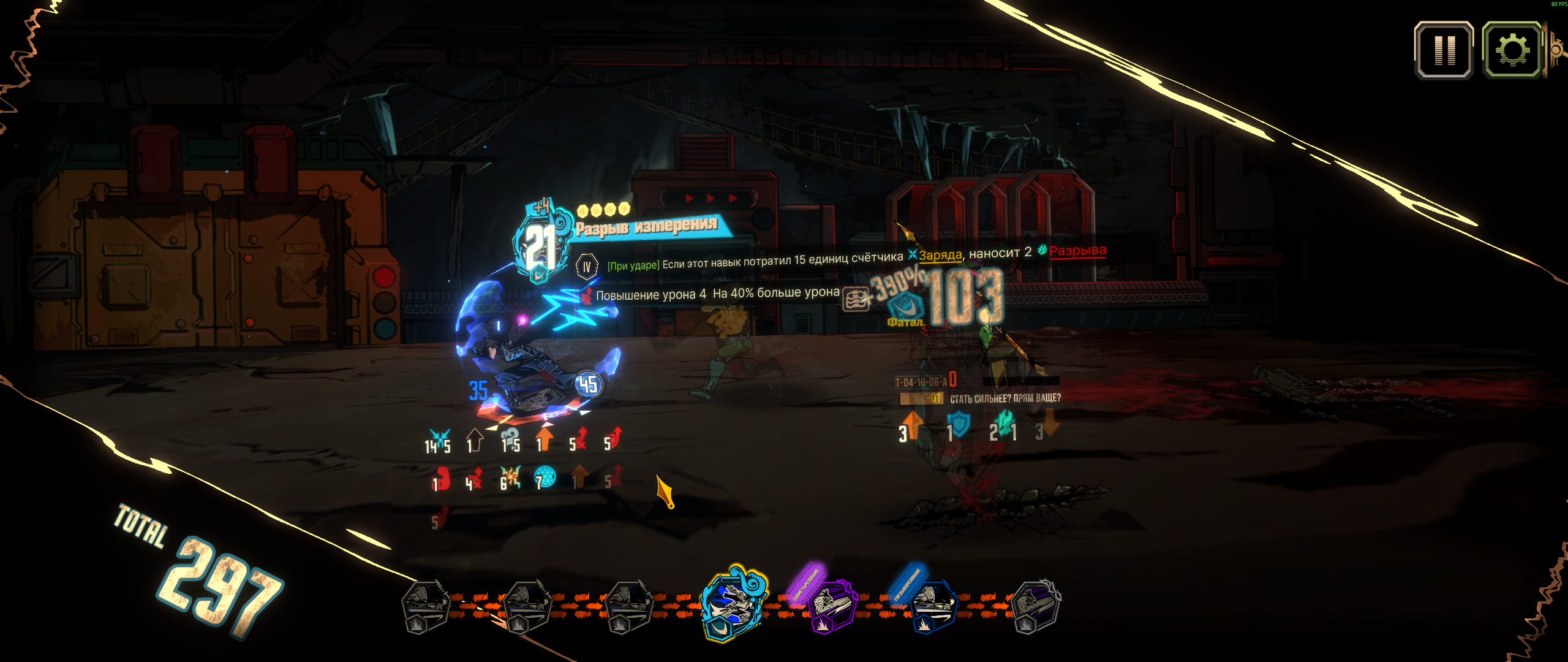This screenshot has width=1568, height=662.
Task: Click the red Разрыва keyword
Action: pyautogui.click(x=1077, y=251)
